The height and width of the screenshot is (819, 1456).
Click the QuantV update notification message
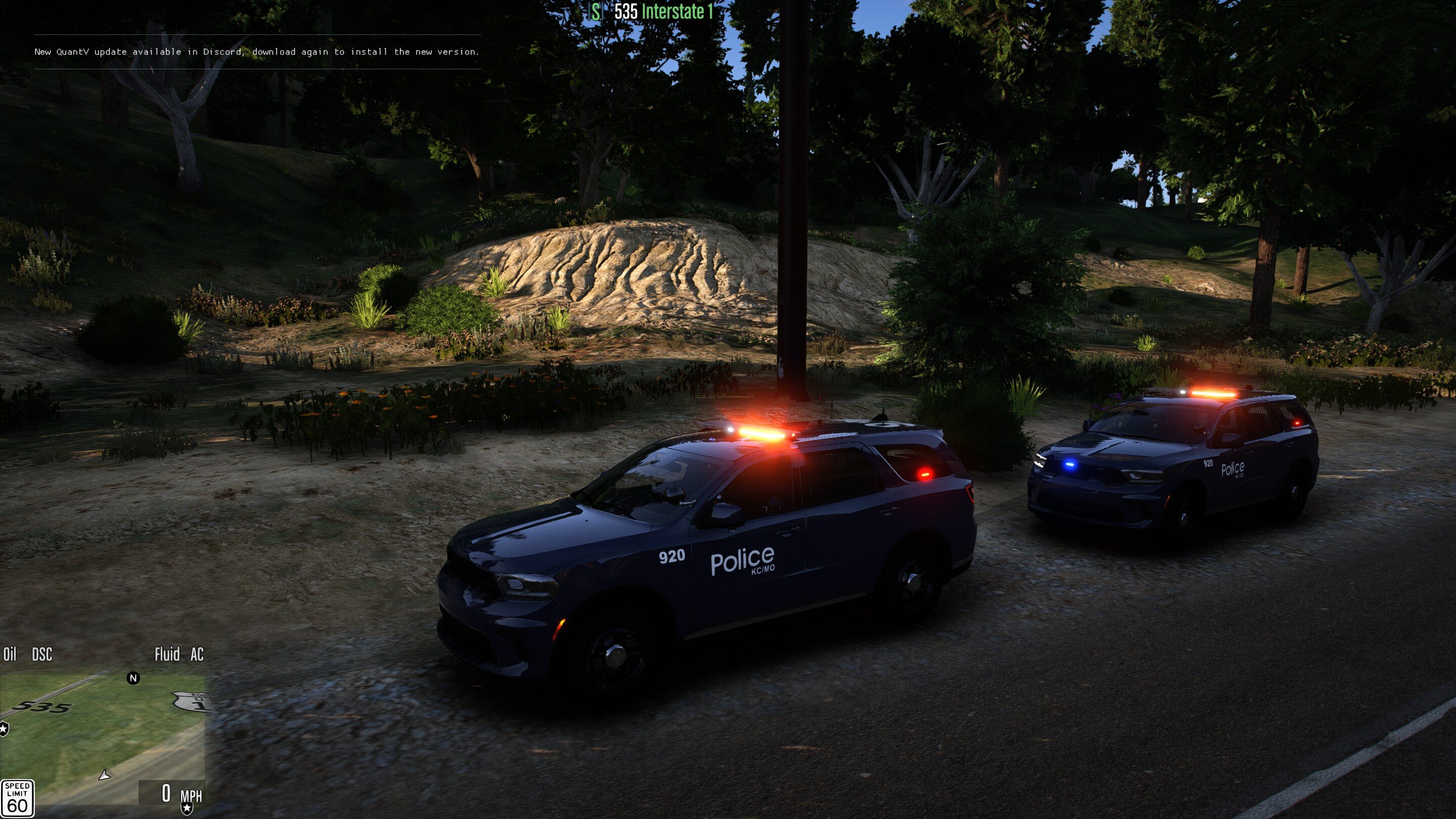click(x=257, y=52)
